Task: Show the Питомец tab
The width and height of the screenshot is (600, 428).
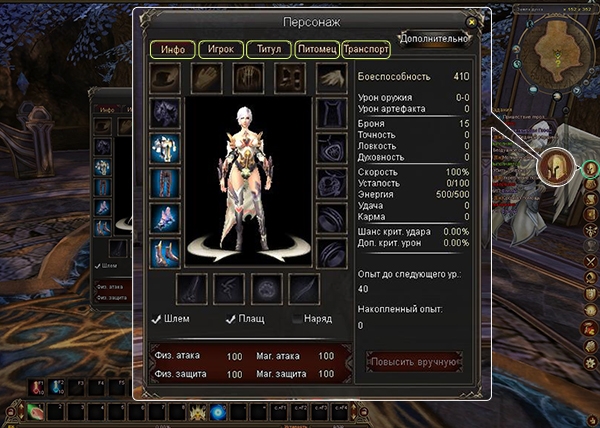Action: coord(316,48)
